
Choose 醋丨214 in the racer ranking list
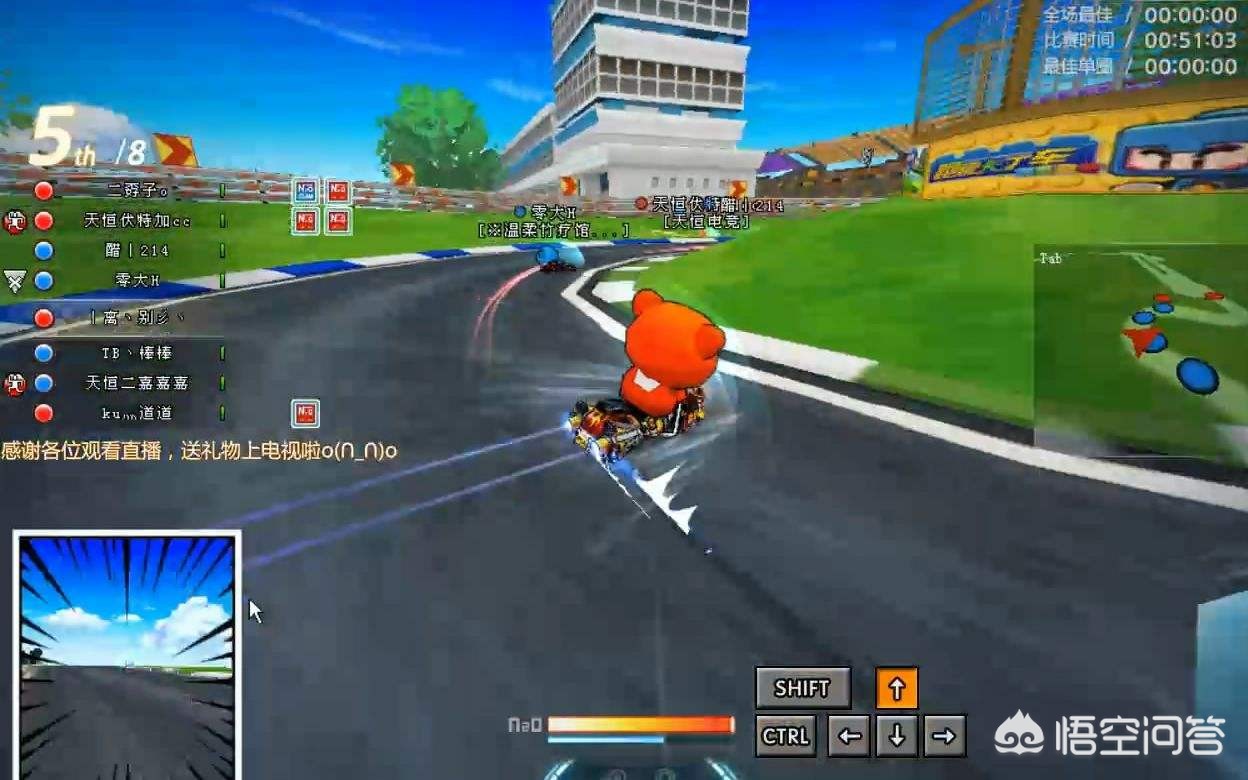point(137,251)
